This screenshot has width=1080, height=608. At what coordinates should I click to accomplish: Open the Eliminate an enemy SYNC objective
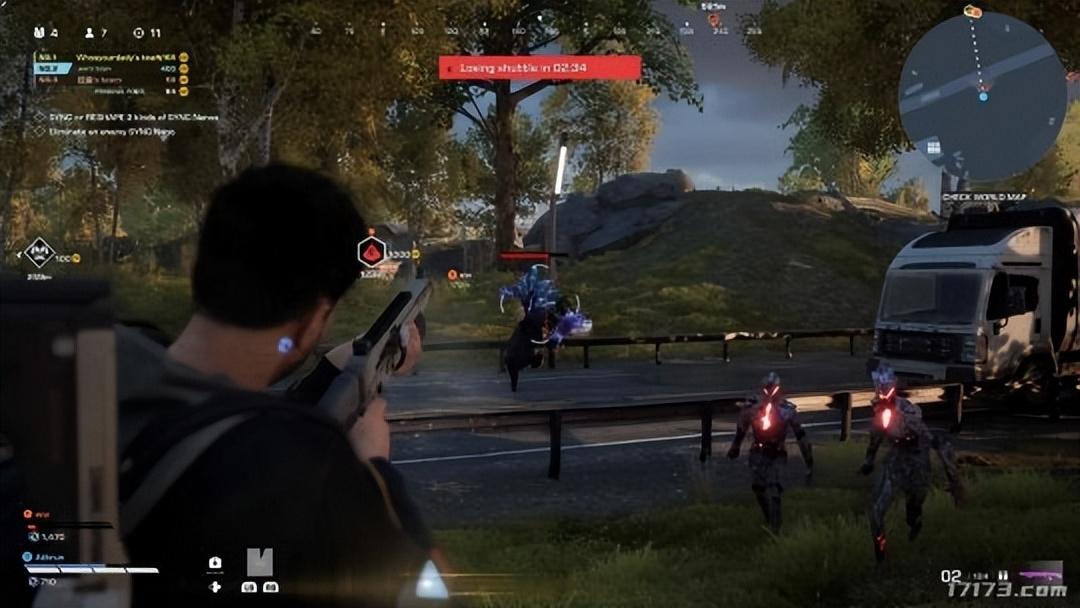coord(112,131)
